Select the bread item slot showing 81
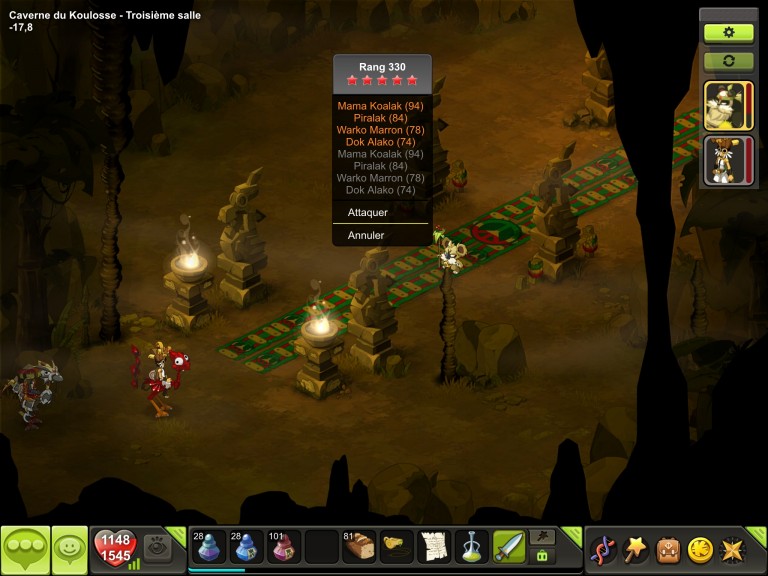768x576 pixels. pyautogui.click(x=358, y=547)
